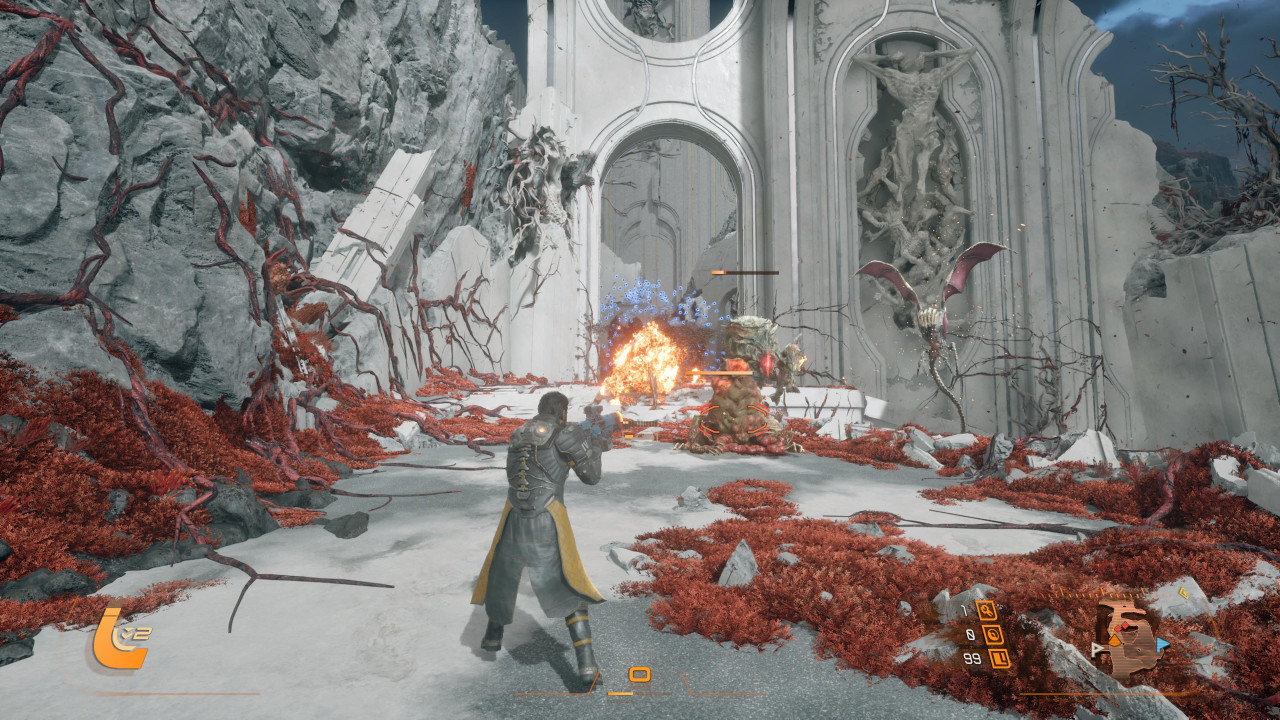Select the small orange consumable slot icon
The height and width of the screenshot is (720, 1280).
640,675
